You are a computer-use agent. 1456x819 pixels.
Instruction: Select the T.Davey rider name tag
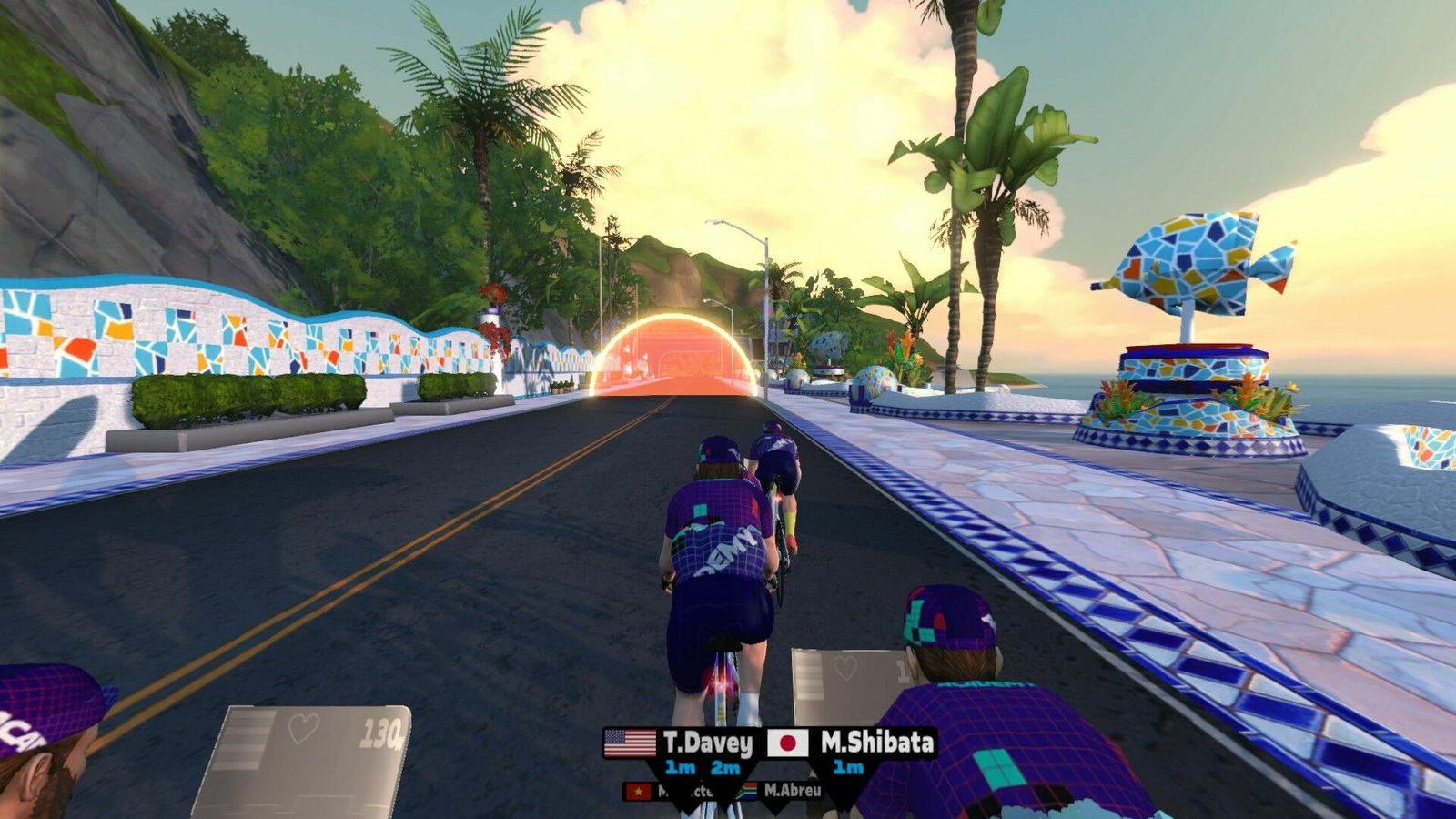tap(707, 743)
